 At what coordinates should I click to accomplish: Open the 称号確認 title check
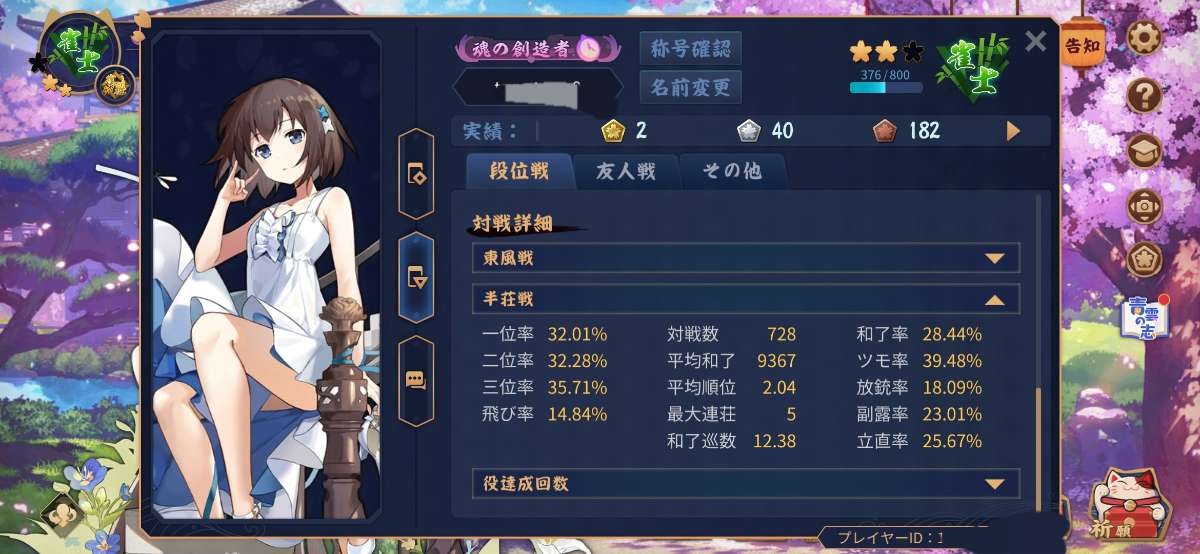tap(690, 48)
